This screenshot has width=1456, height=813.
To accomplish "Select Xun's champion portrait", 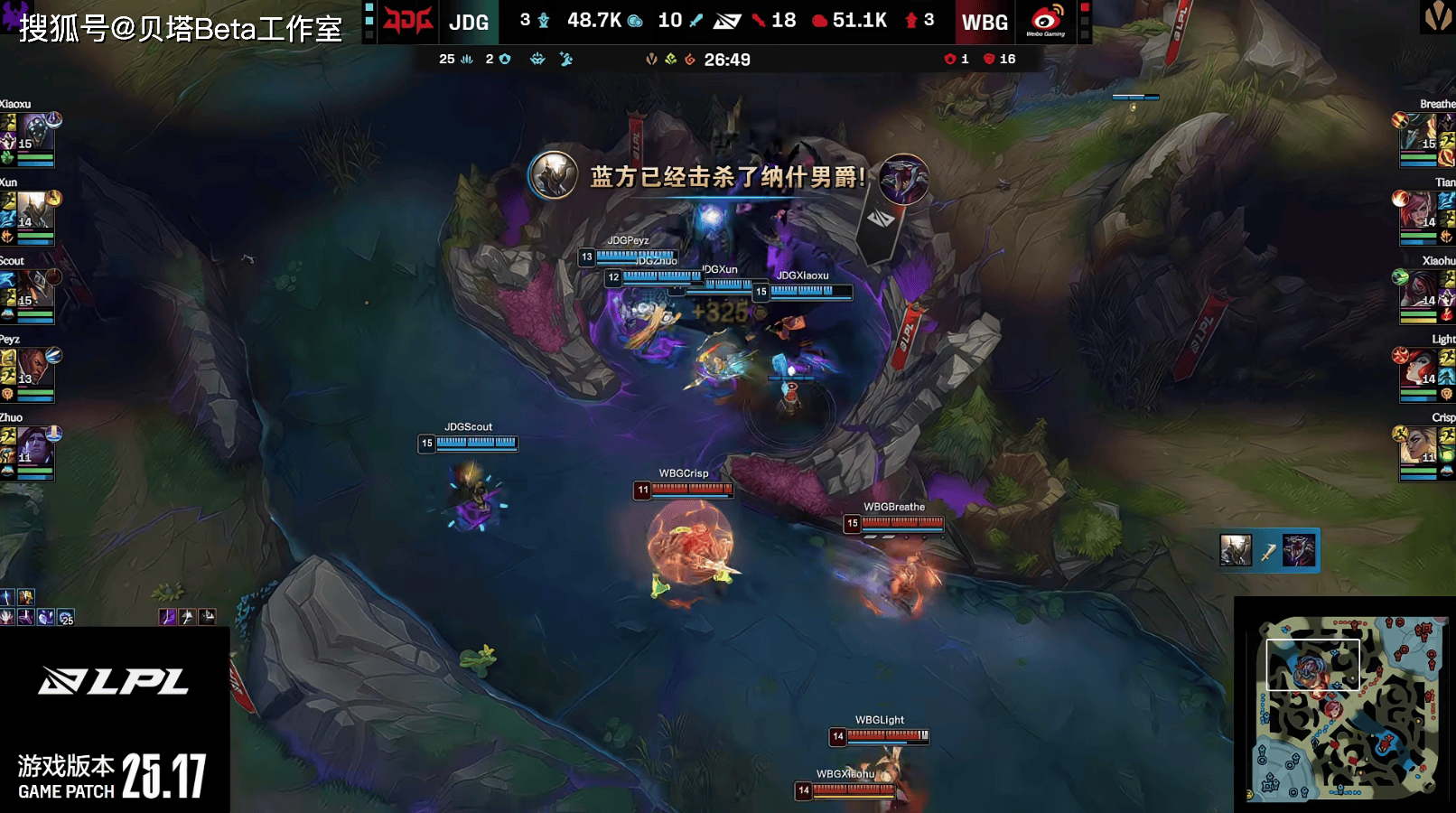I will 34,211.
